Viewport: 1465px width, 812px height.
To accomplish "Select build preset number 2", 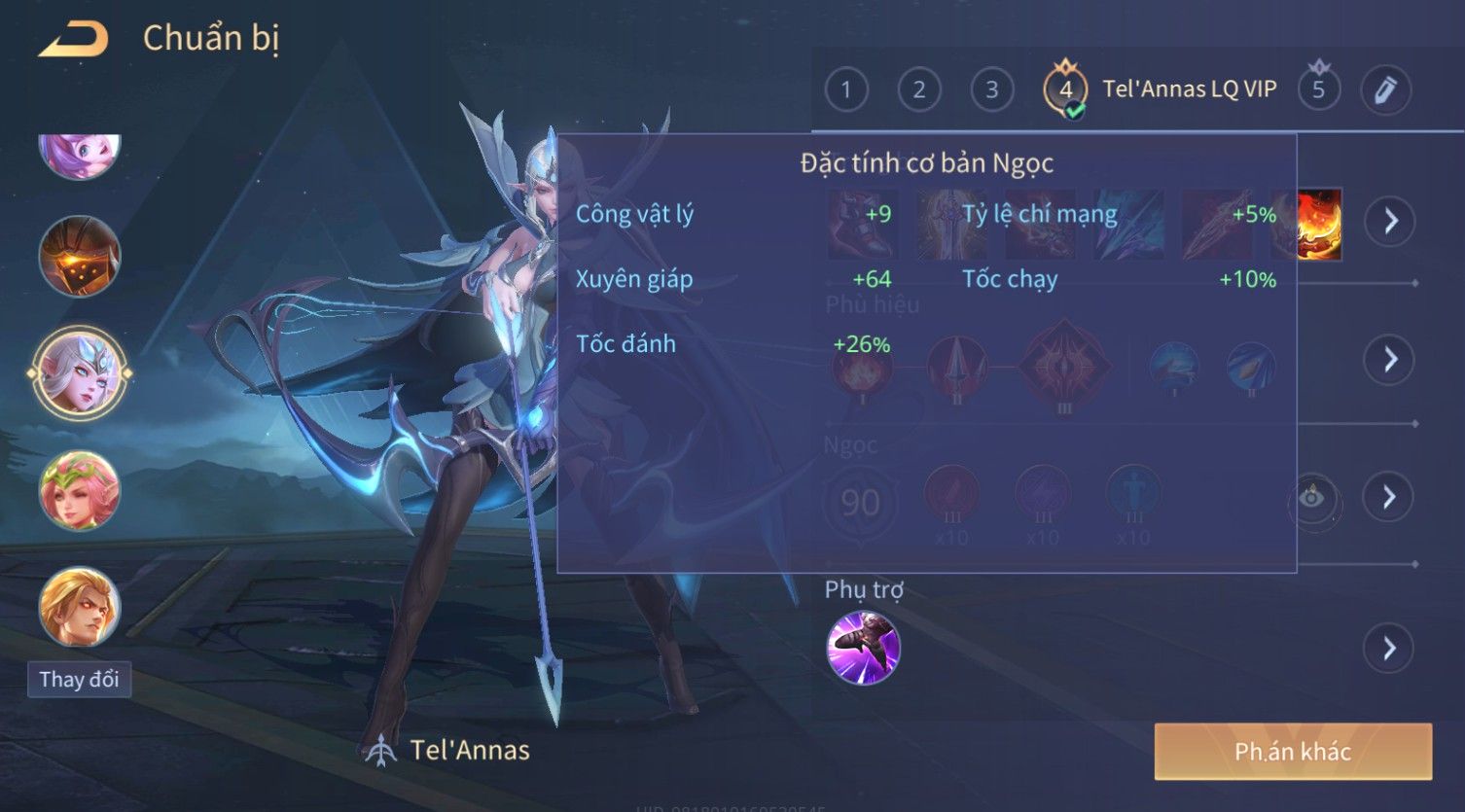I will (x=919, y=90).
